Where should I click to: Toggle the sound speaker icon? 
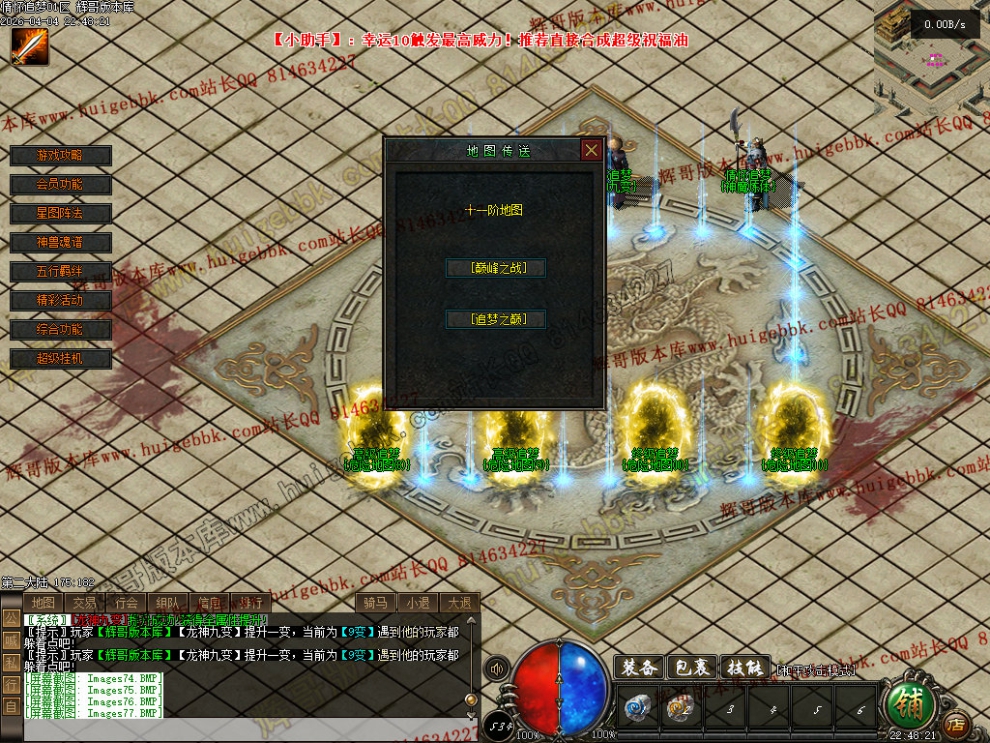coord(496,667)
